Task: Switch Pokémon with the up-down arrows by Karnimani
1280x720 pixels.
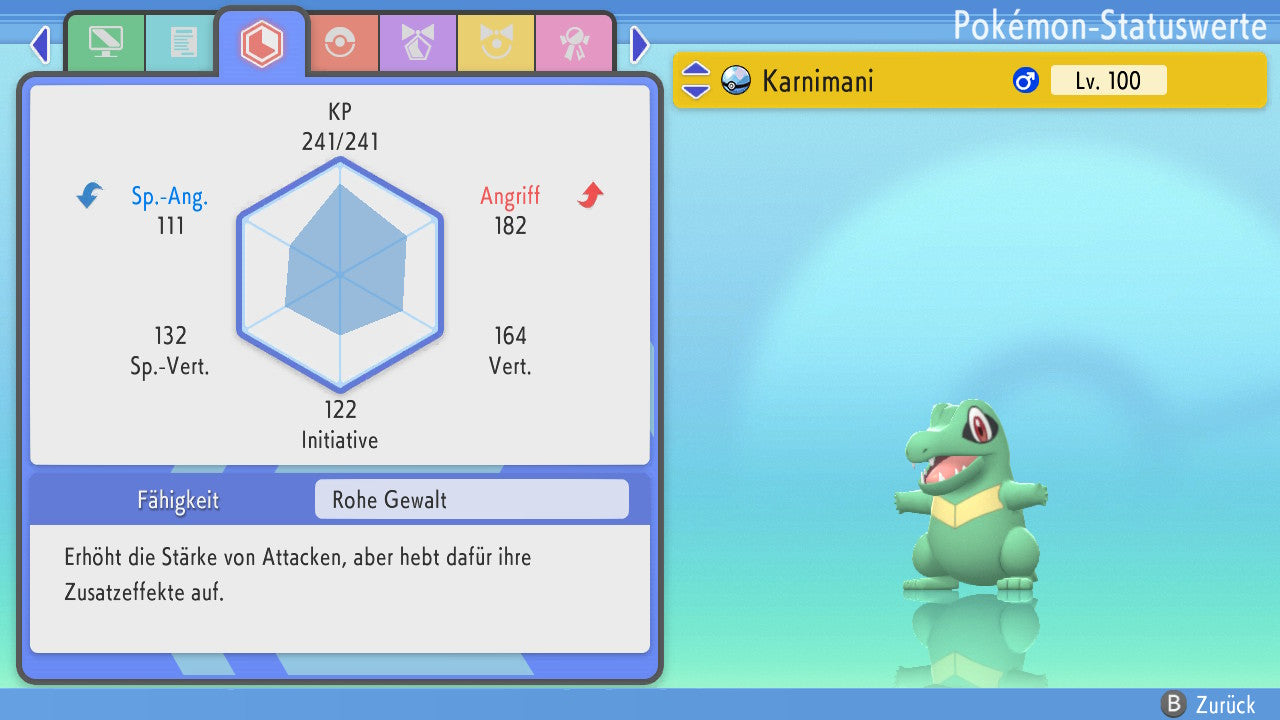Action: tap(695, 80)
